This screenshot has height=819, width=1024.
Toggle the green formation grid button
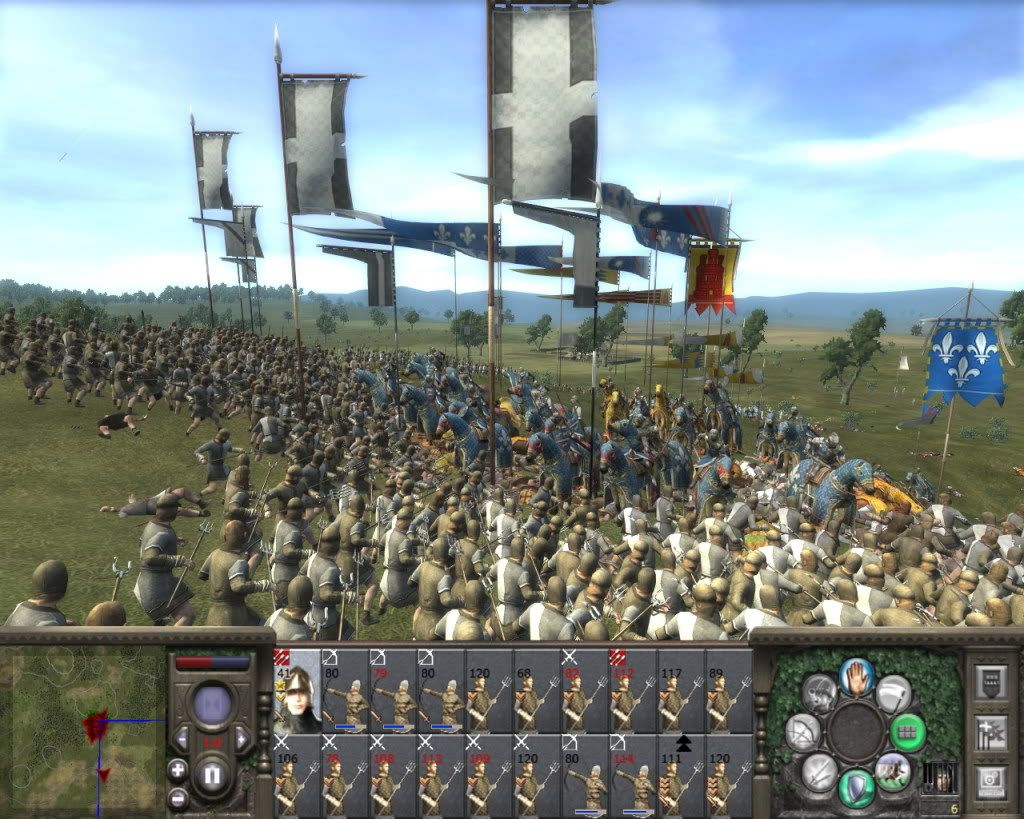tap(908, 731)
